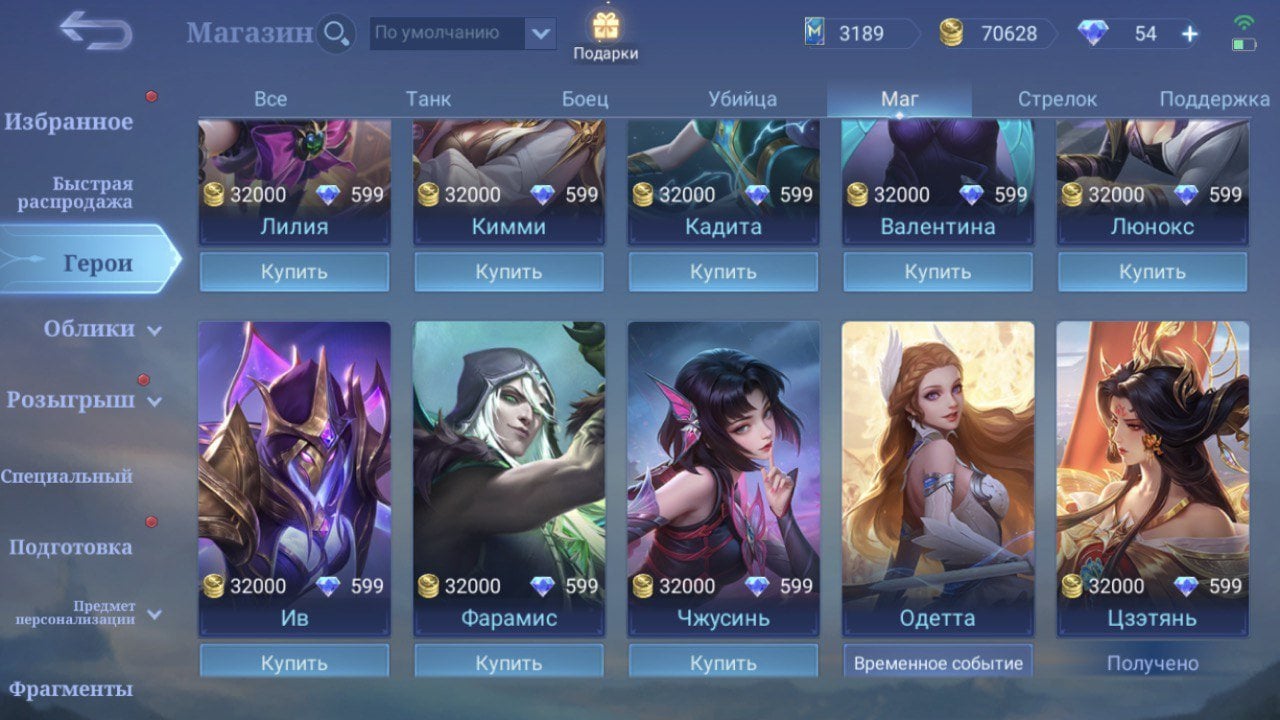Image resolution: width=1280 pixels, height=720 pixels.
Task: Add diamonds with the plus button
Action: pyautogui.click(x=1189, y=34)
